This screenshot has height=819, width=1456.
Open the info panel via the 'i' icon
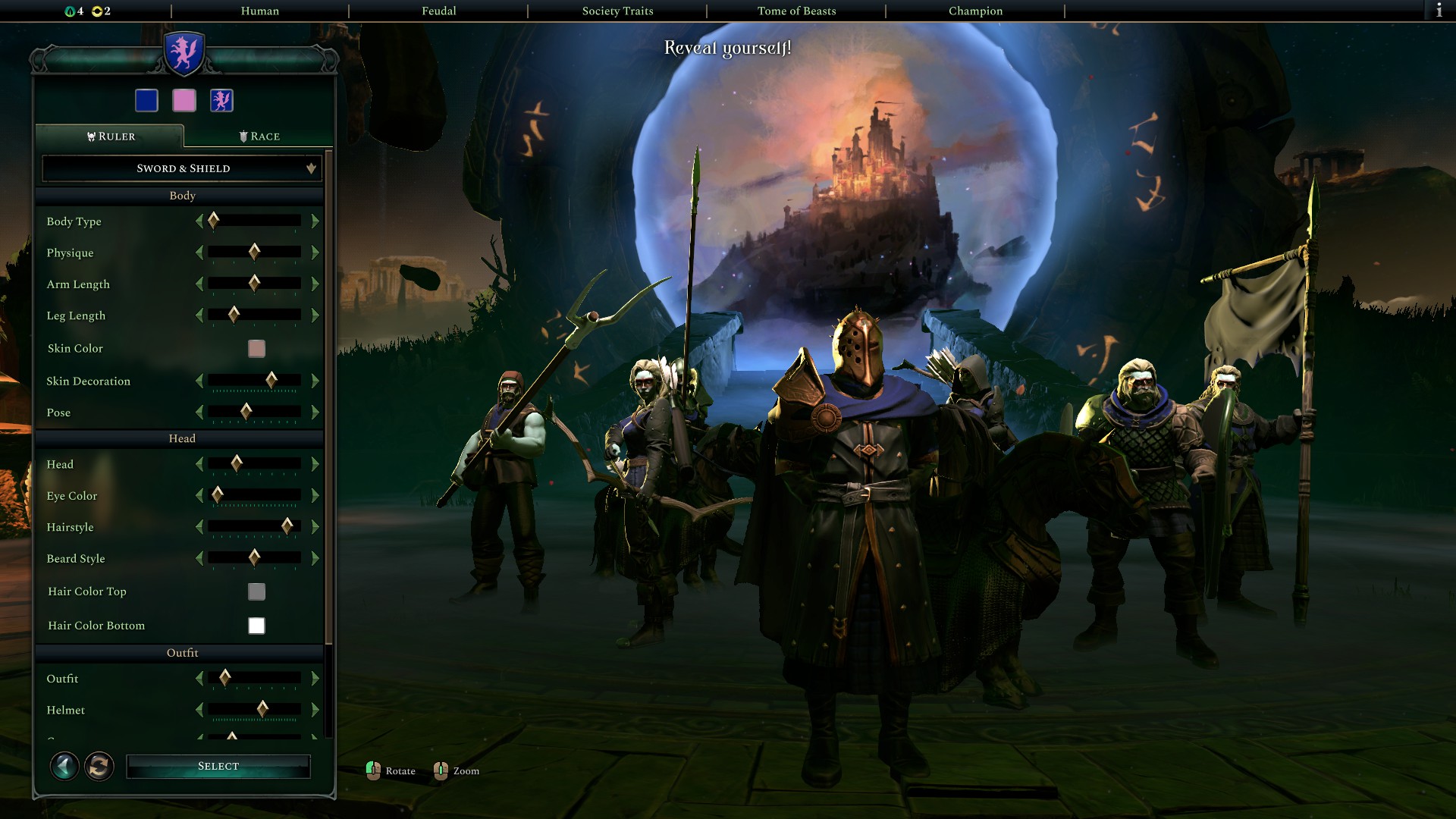tap(1439, 11)
